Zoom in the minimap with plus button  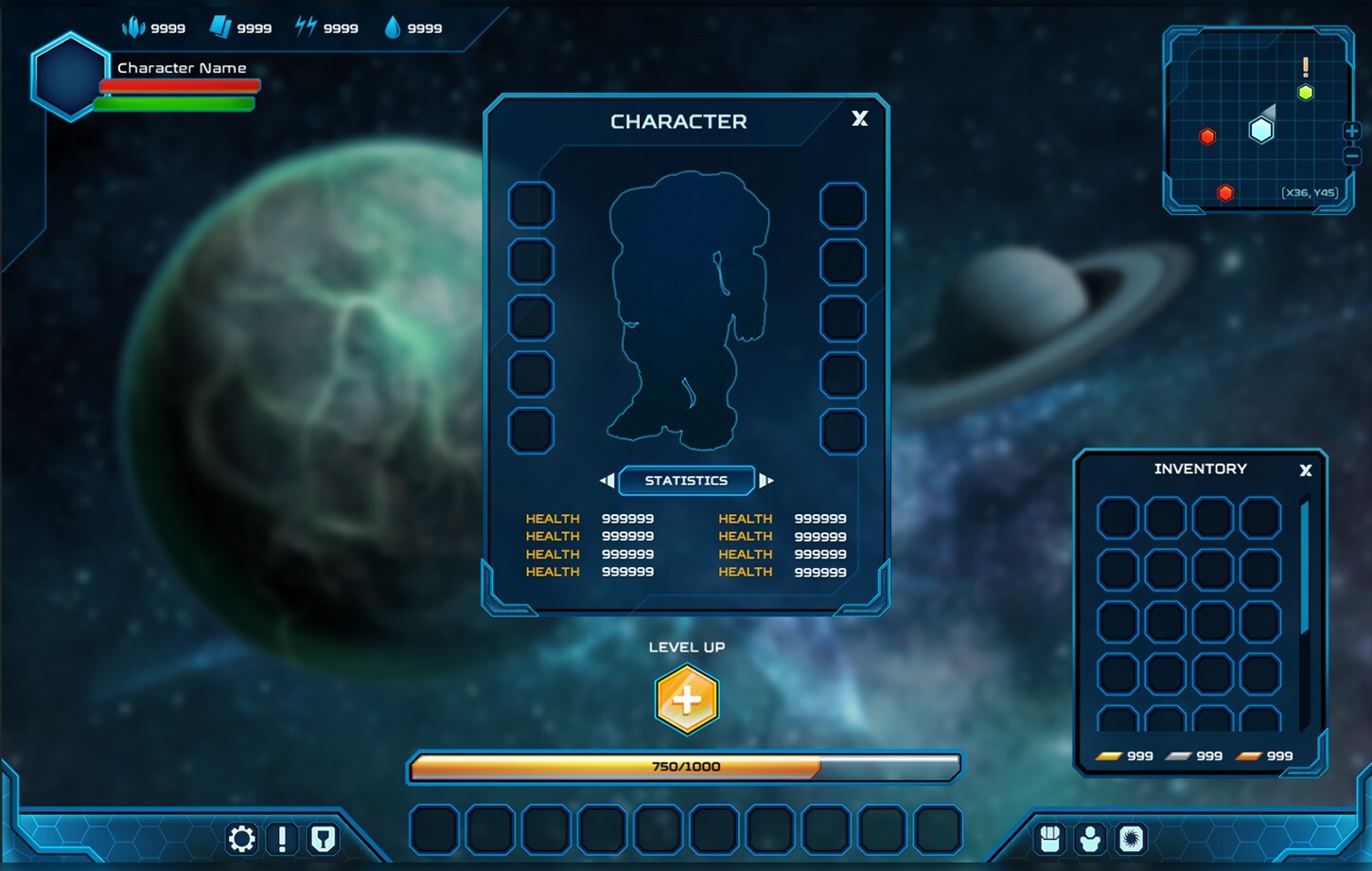(x=1353, y=131)
